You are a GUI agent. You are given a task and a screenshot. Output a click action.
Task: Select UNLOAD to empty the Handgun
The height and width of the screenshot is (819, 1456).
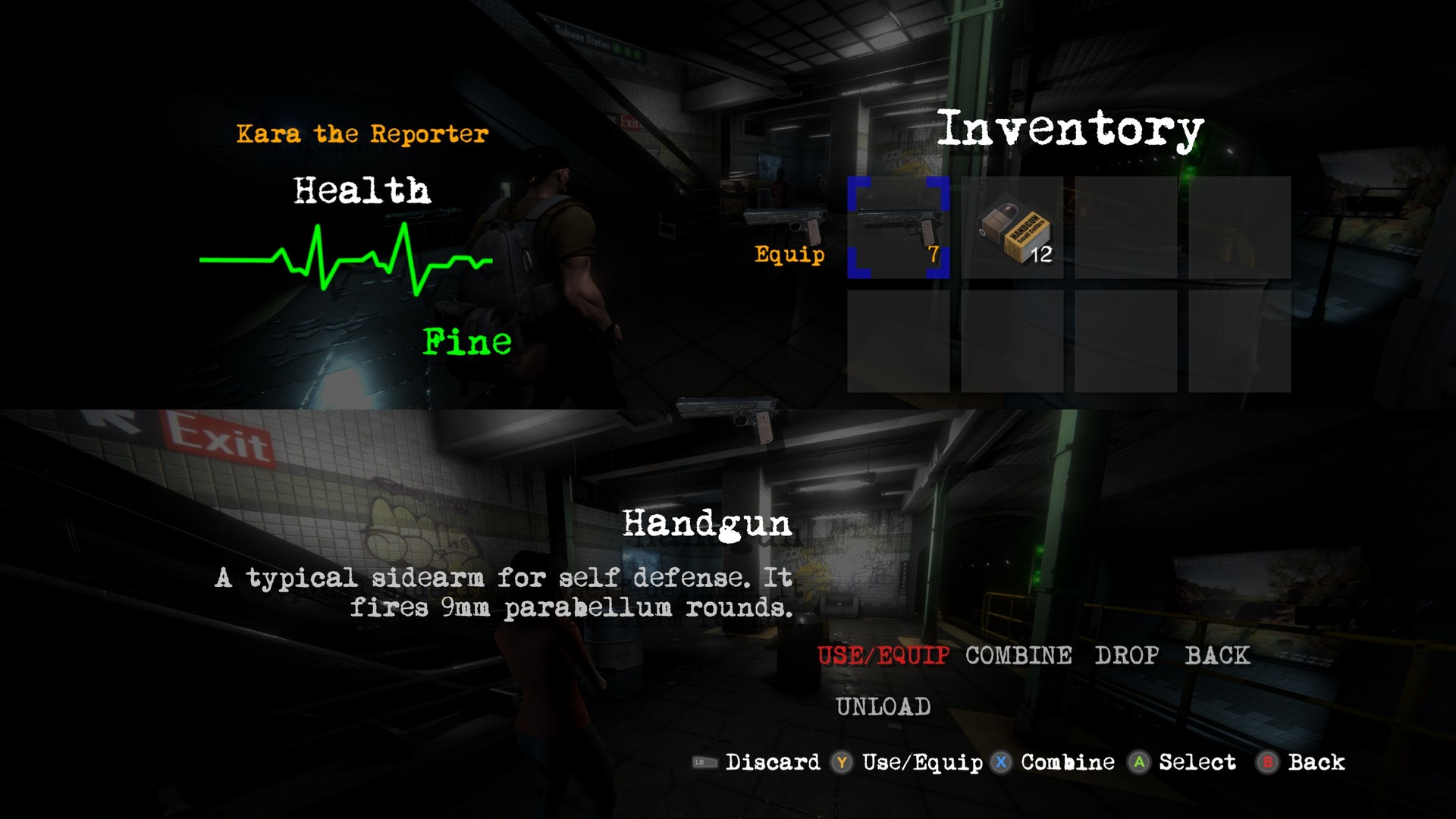tap(885, 706)
